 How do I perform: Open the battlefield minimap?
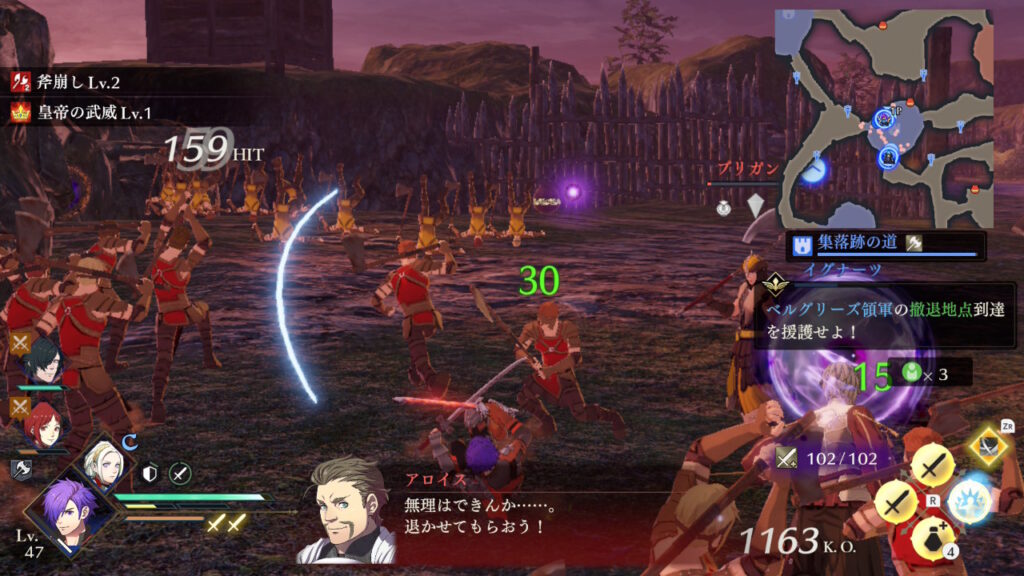point(884,118)
